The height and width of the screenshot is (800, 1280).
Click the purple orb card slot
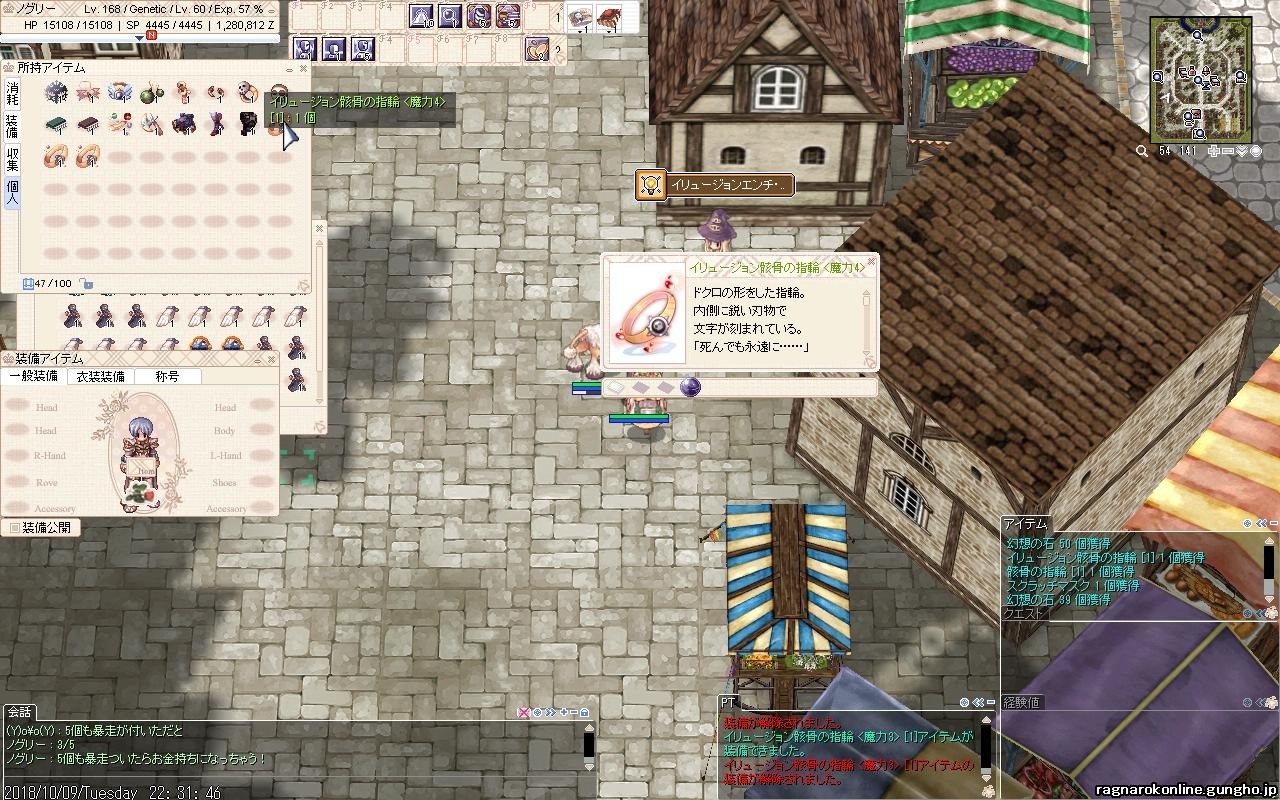coord(690,387)
